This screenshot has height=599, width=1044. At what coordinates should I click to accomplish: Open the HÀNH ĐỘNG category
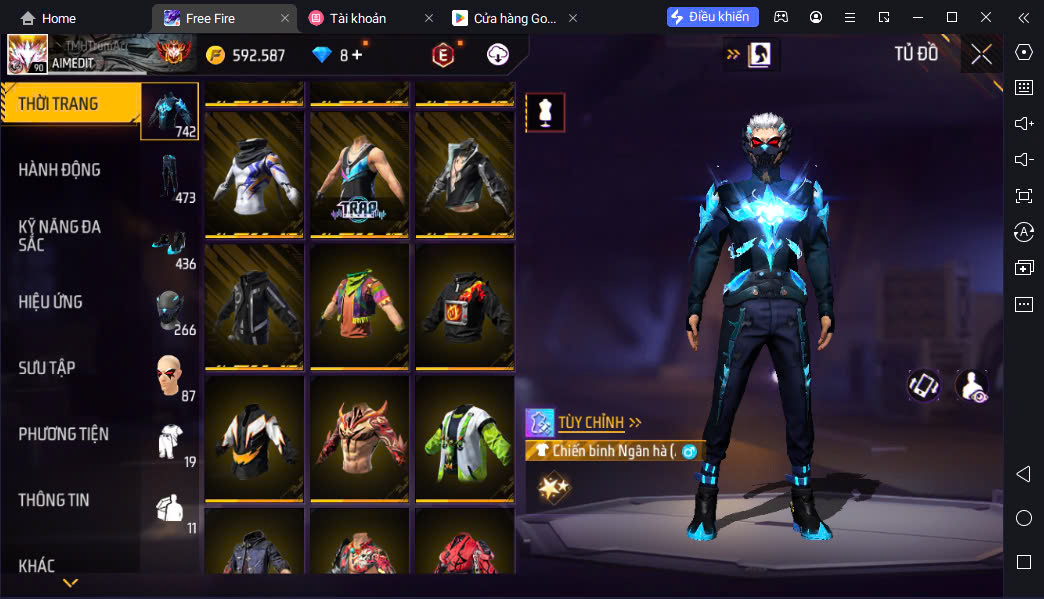60,170
